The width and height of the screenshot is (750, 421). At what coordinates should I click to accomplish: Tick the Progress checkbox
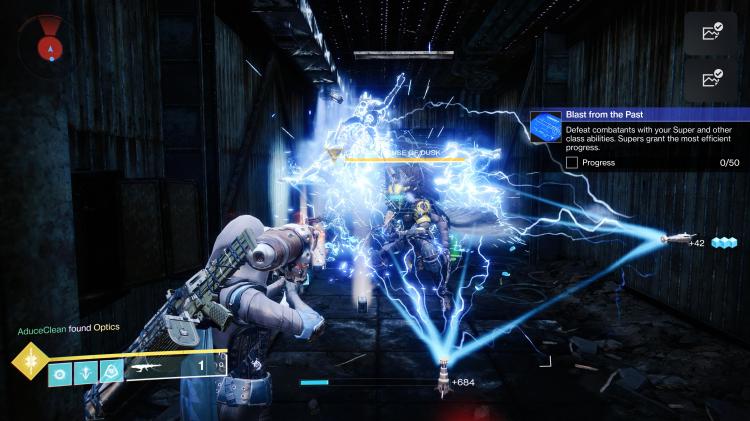click(x=572, y=162)
